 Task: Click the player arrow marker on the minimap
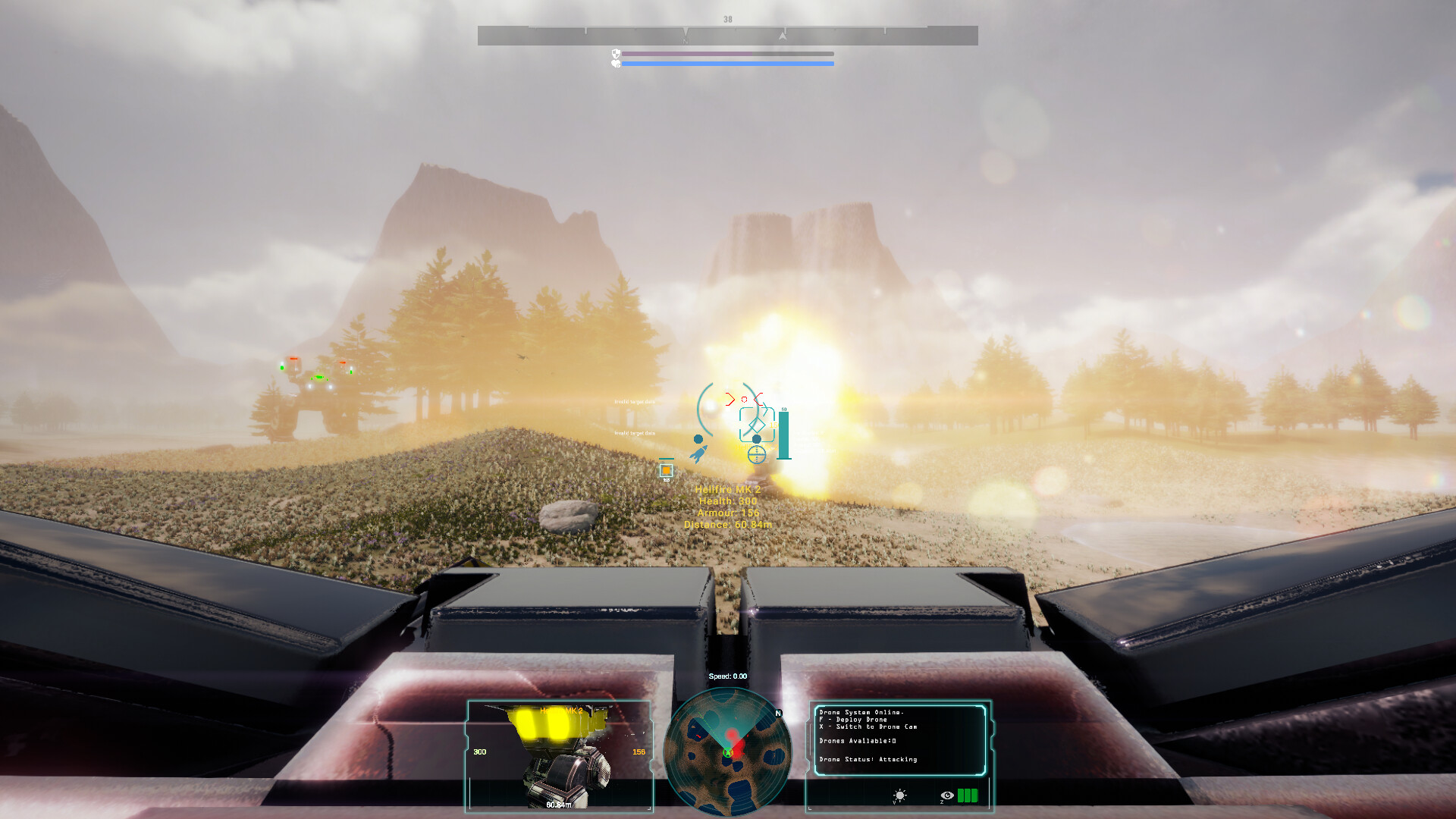point(729,753)
